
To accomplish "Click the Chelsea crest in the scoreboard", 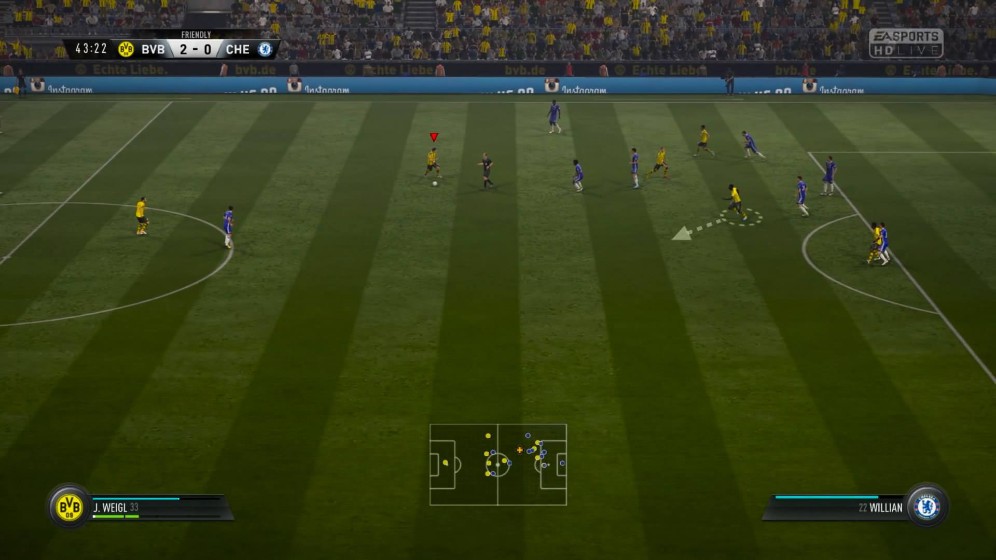I will [265, 48].
